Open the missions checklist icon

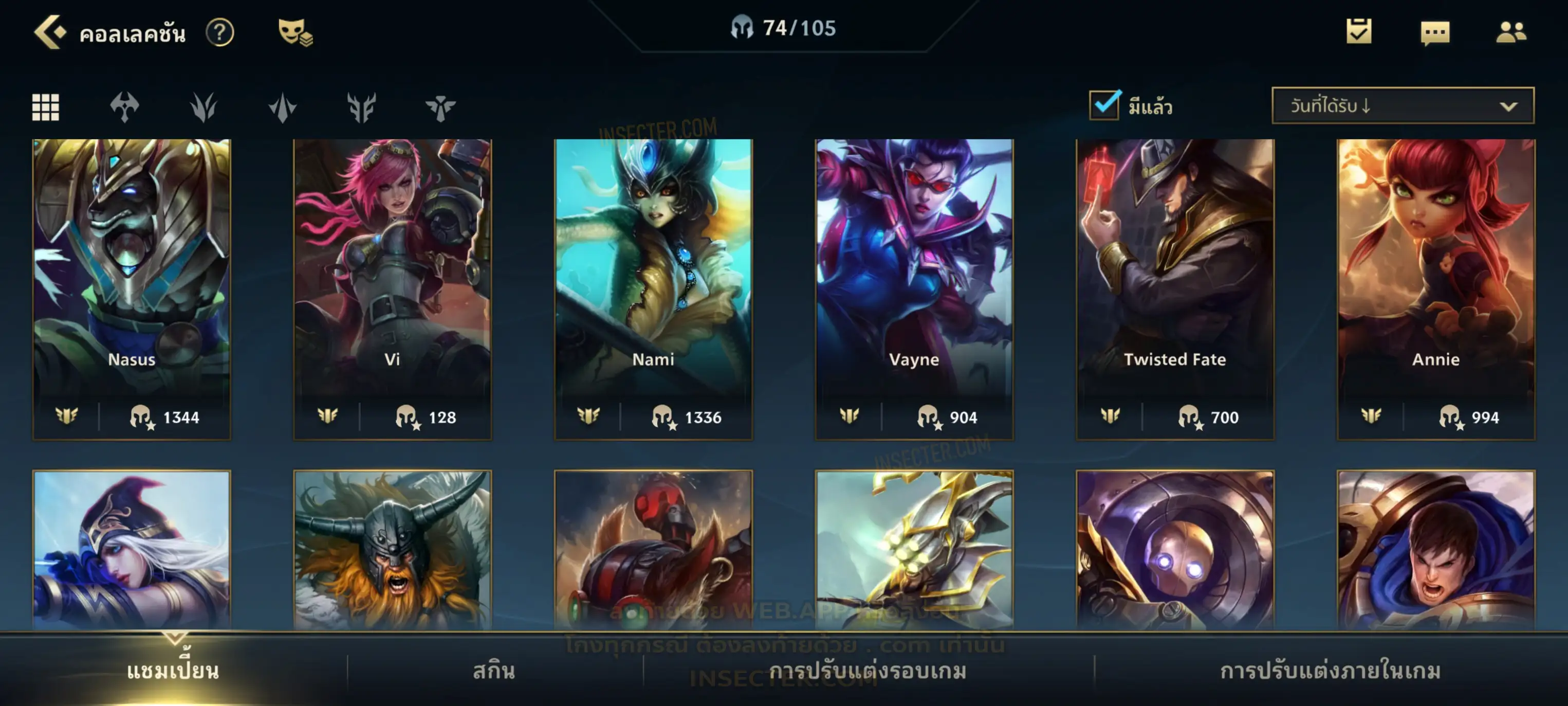tap(1359, 32)
